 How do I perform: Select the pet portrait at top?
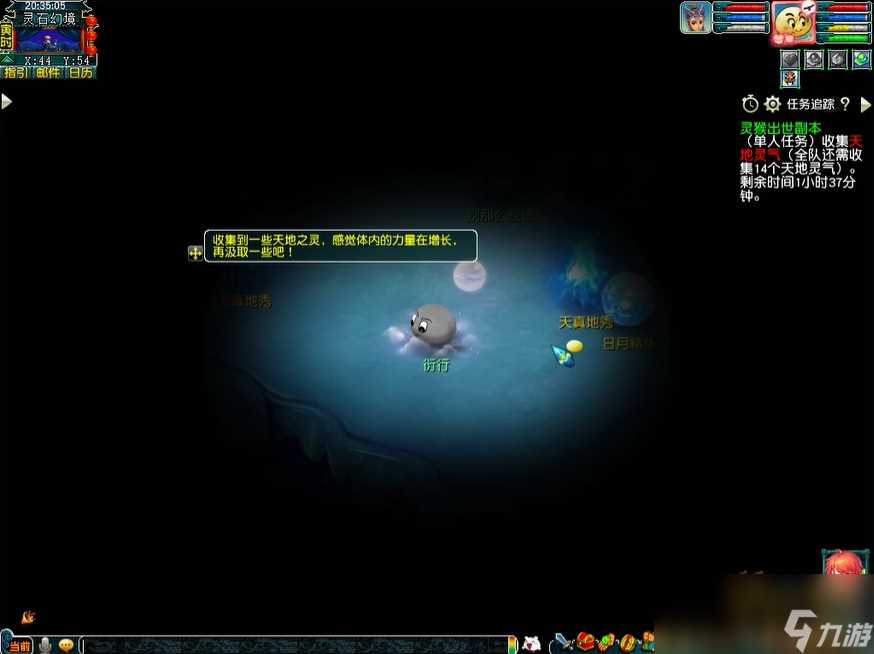pyautogui.click(x=695, y=18)
